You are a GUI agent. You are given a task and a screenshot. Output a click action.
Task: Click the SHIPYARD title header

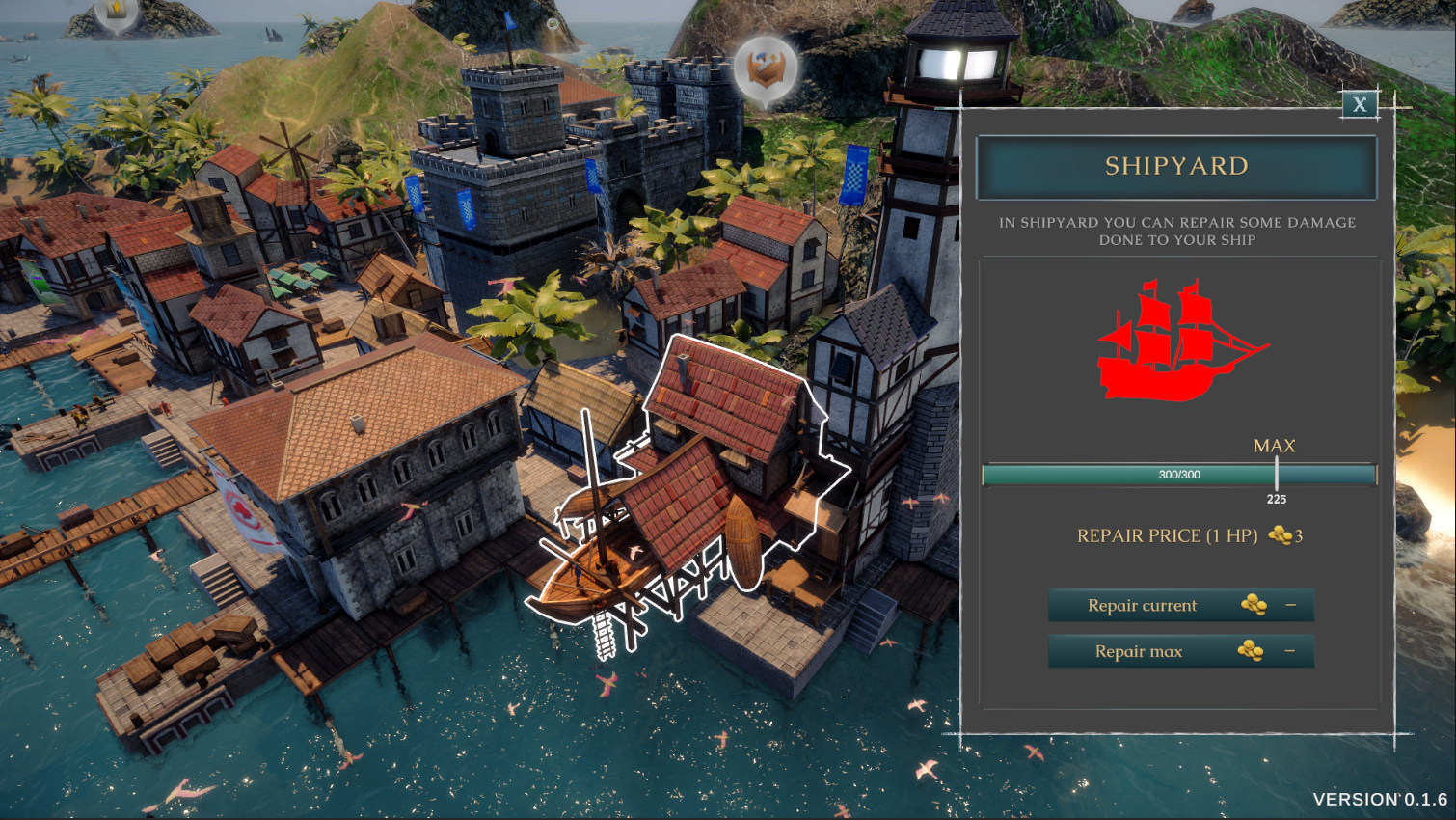1178,166
